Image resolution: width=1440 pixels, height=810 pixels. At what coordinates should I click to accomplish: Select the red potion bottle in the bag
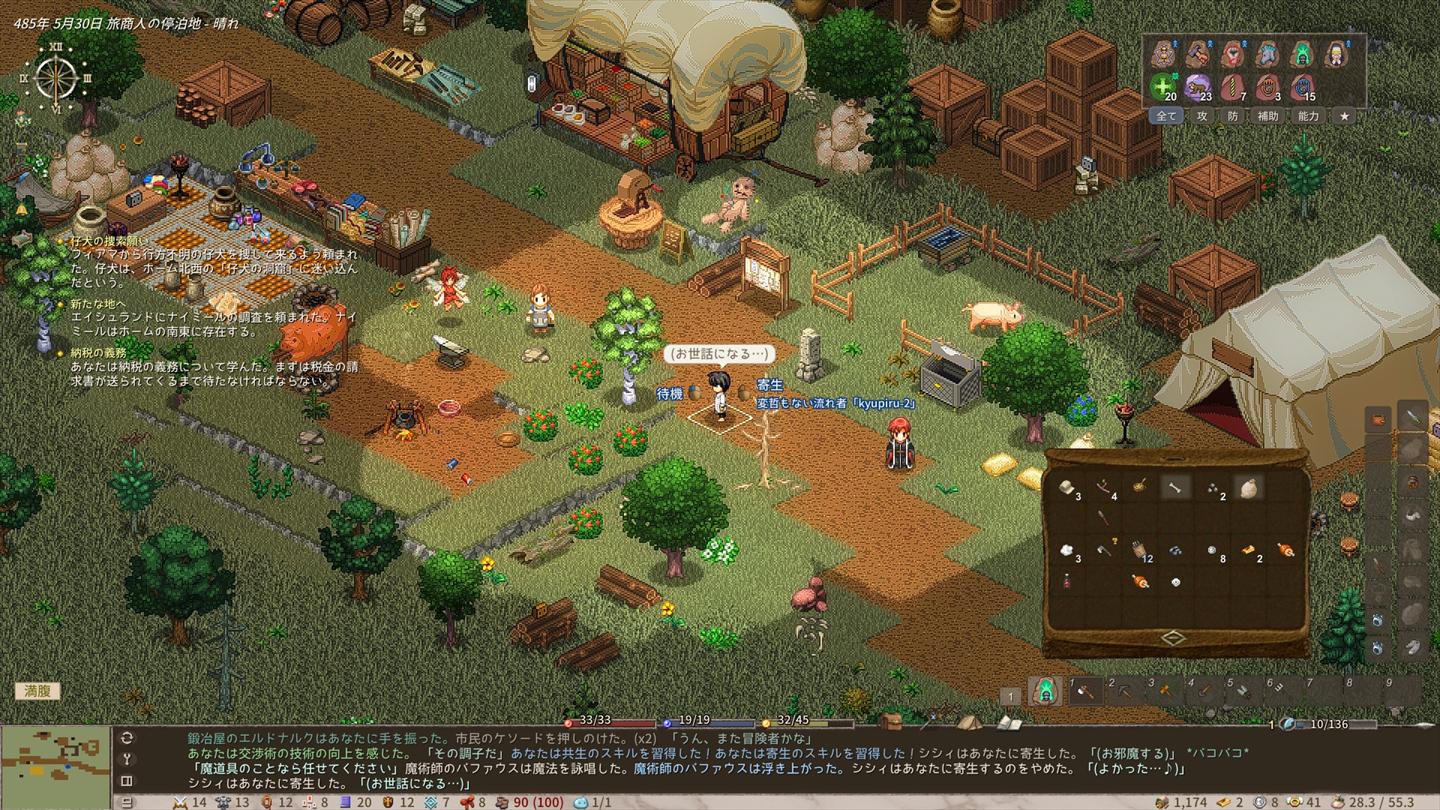coord(1067,581)
